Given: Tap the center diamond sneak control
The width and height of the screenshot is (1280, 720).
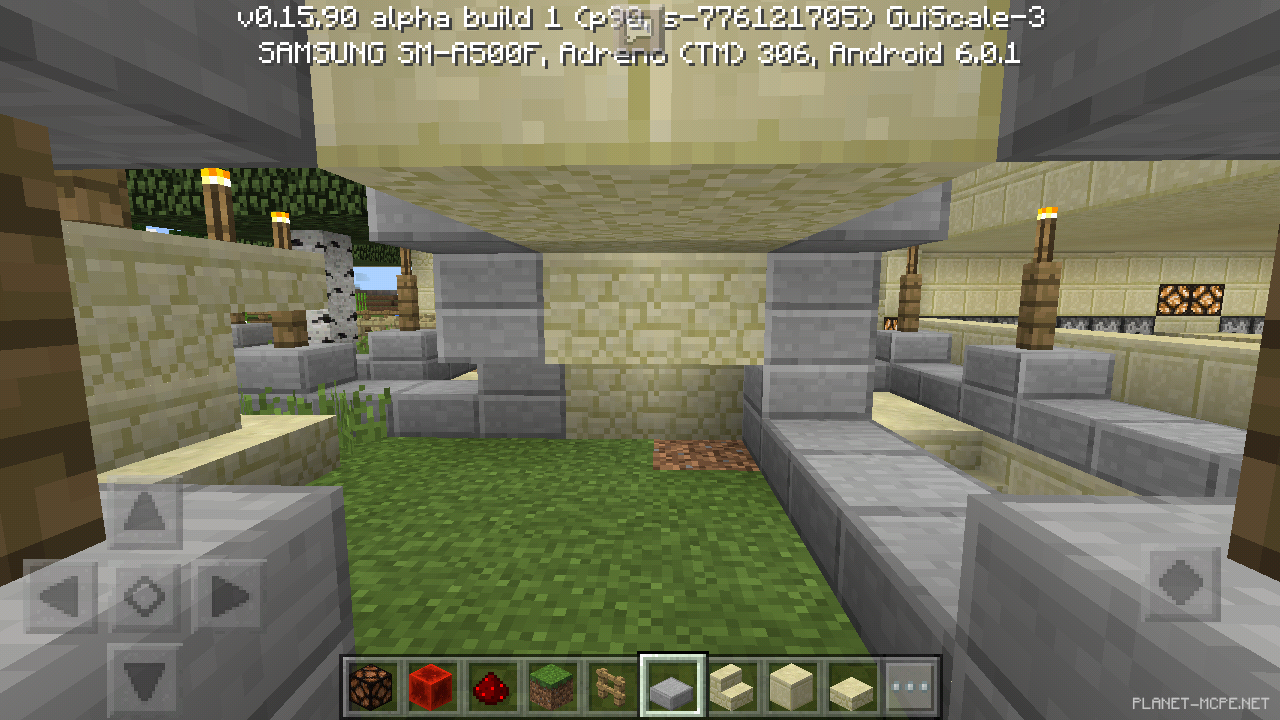Looking at the screenshot, I should tap(143, 595).
